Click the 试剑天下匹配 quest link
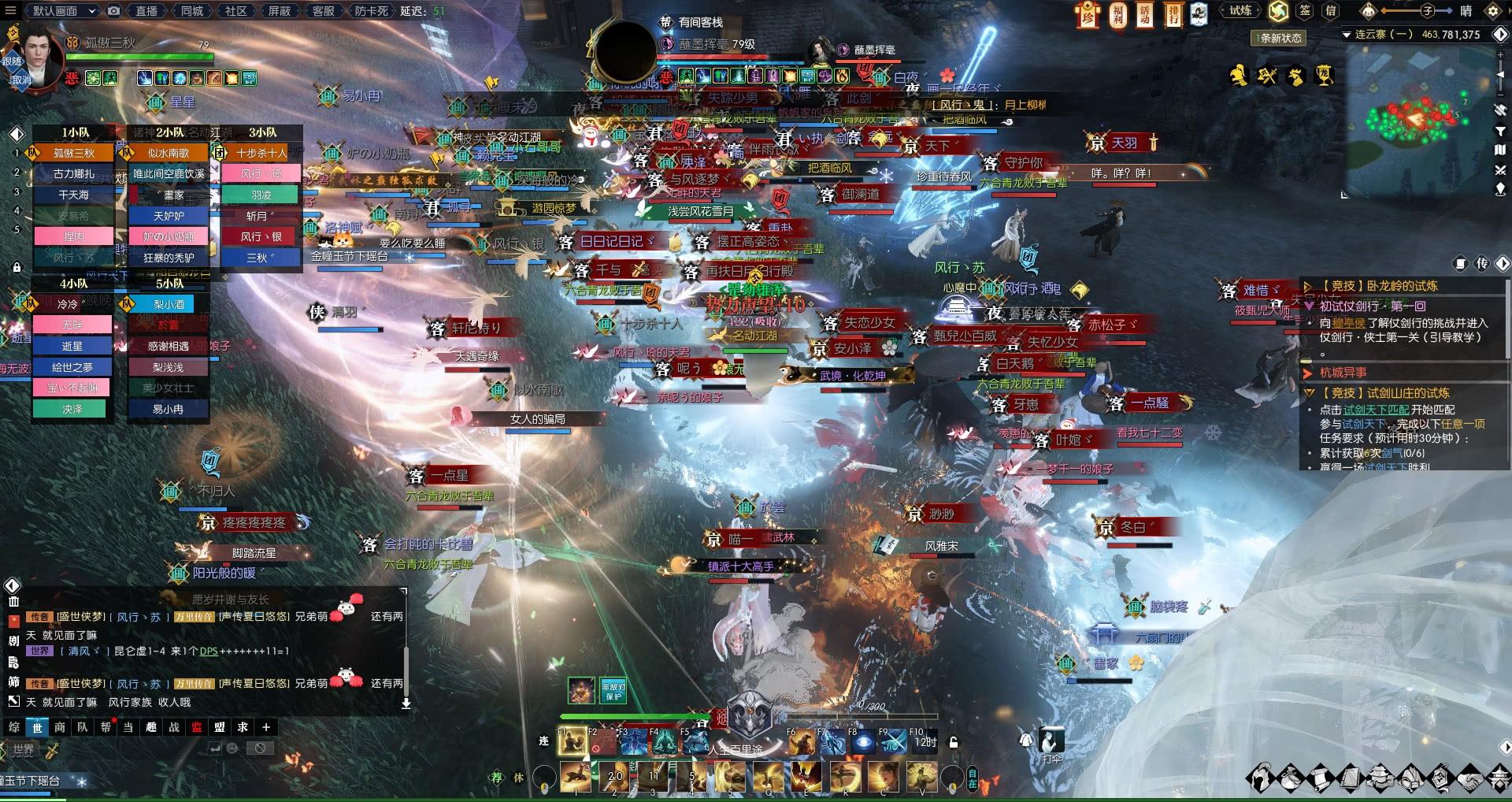1512x802 pixels. coord(1376,410)
